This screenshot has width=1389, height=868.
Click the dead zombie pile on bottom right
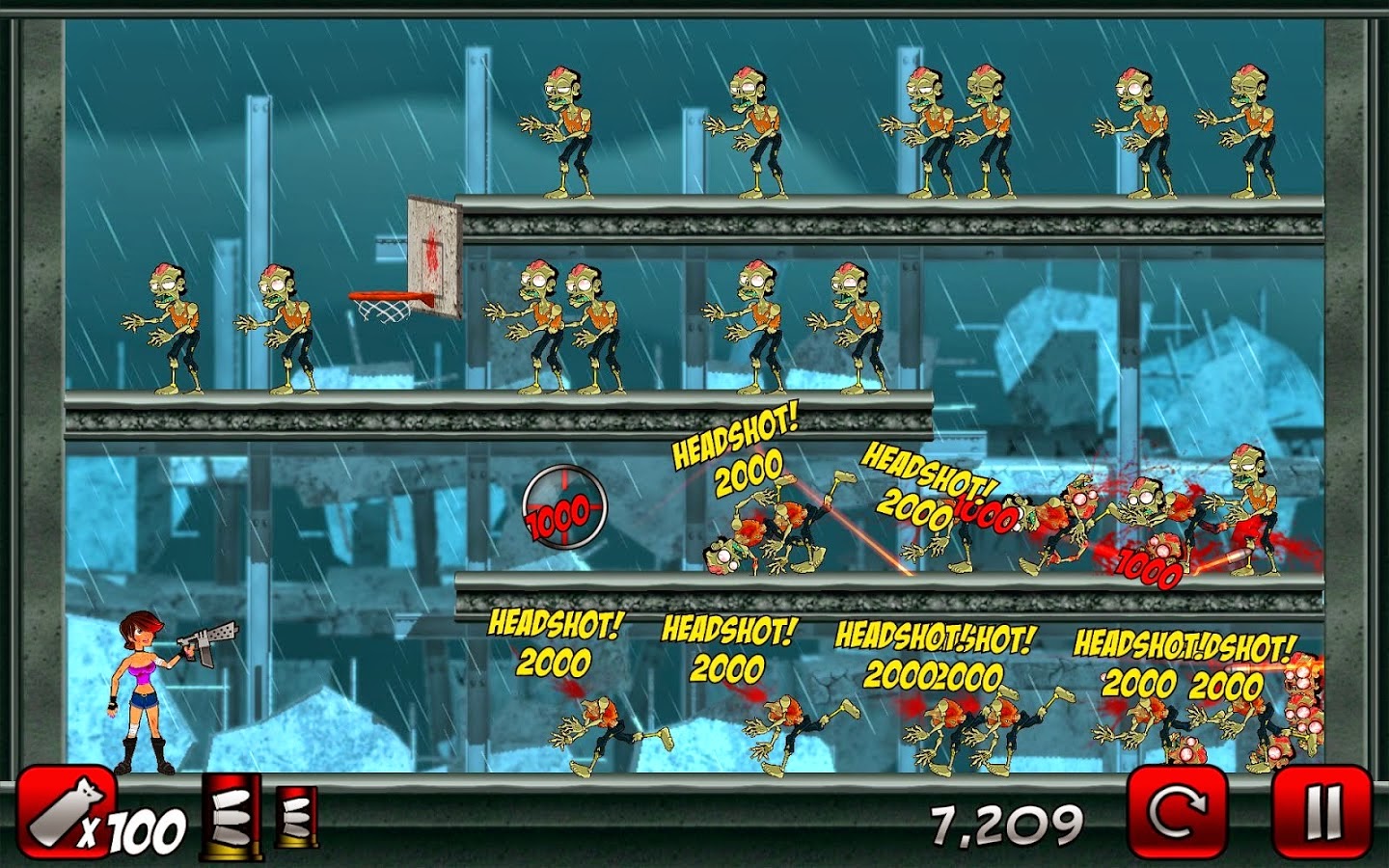(x=1302, y=719)
